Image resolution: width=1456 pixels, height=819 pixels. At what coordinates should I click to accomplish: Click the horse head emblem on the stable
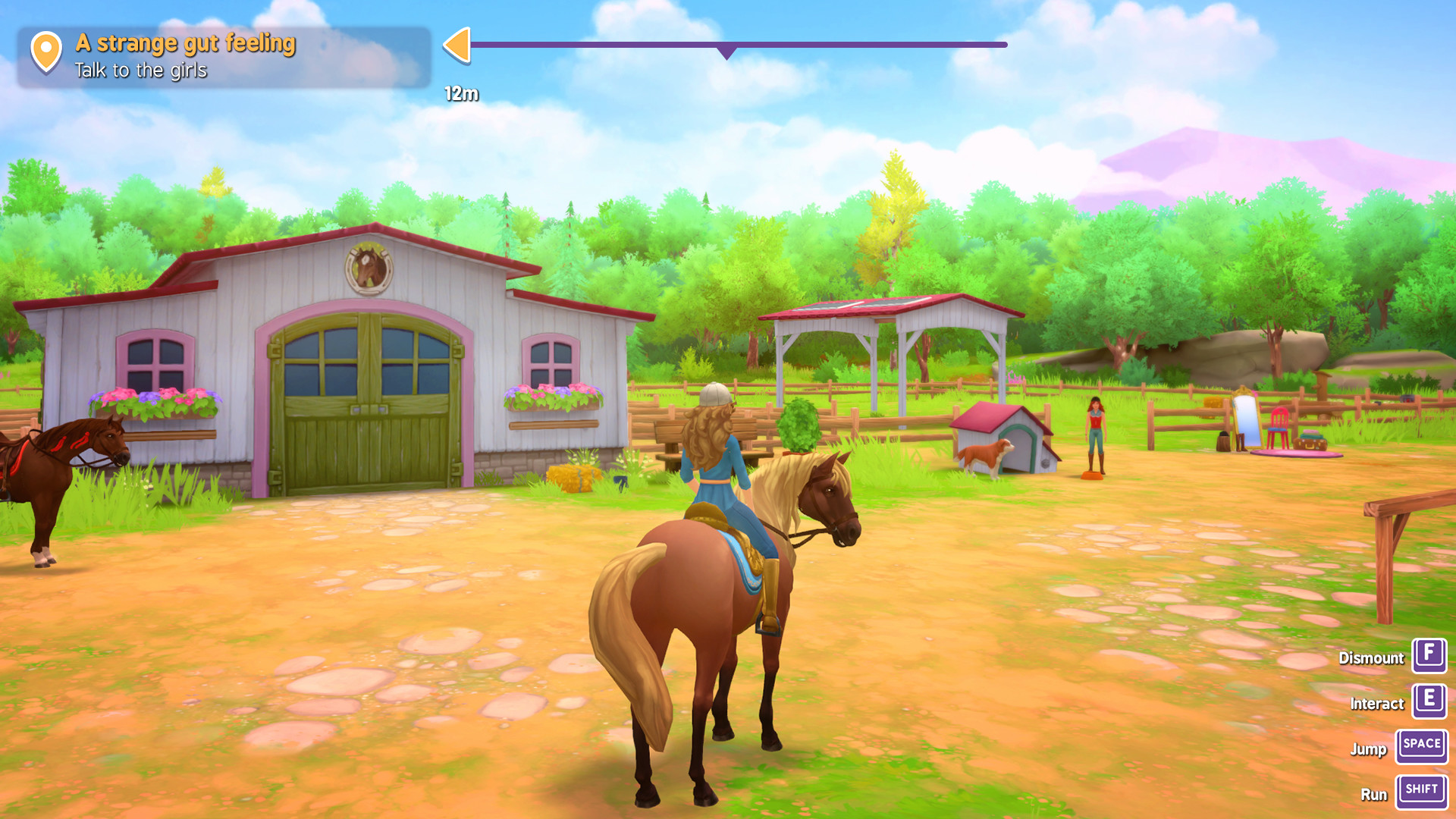coord(367,267)
